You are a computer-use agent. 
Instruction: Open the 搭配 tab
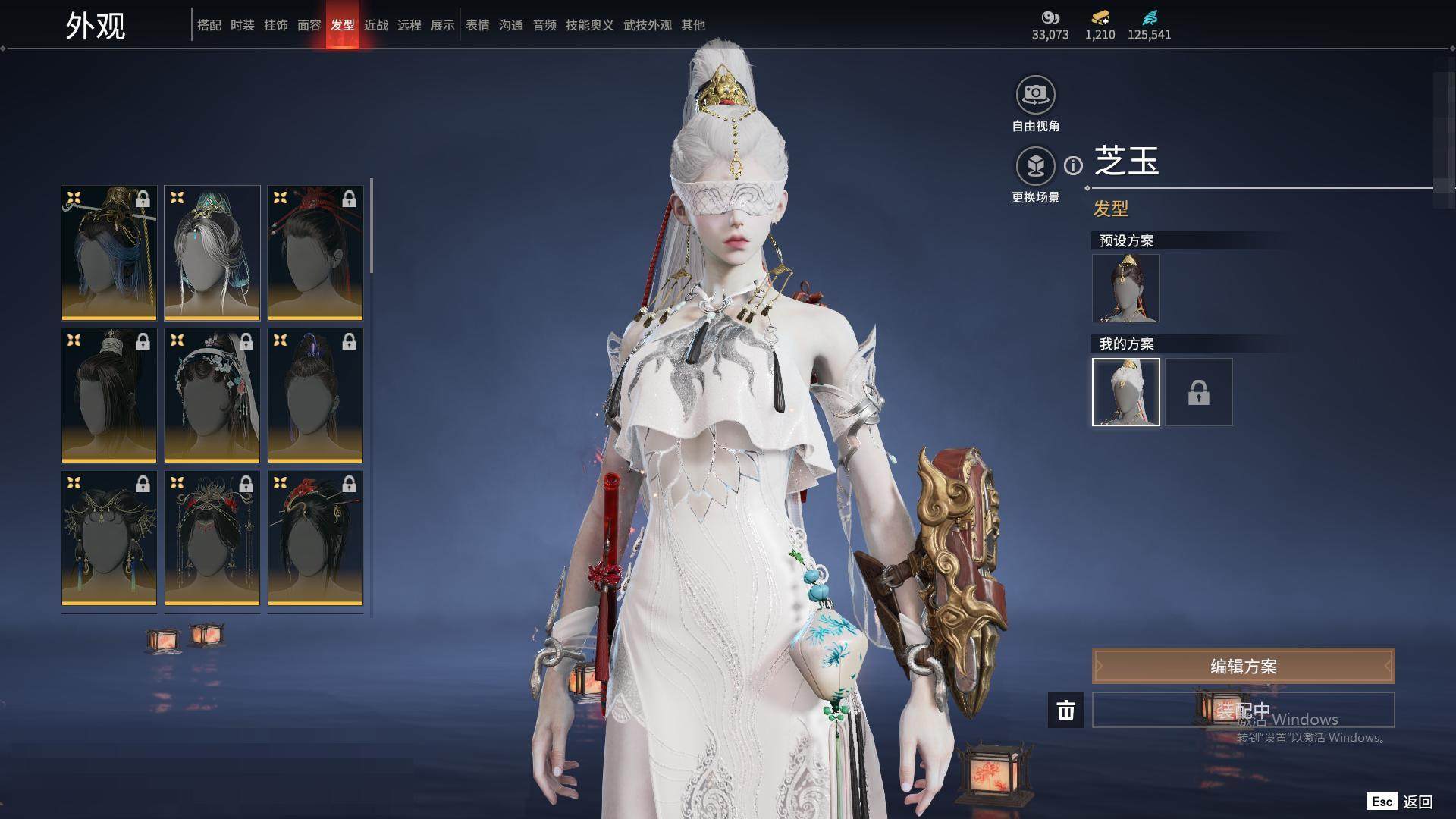point(209,25)
